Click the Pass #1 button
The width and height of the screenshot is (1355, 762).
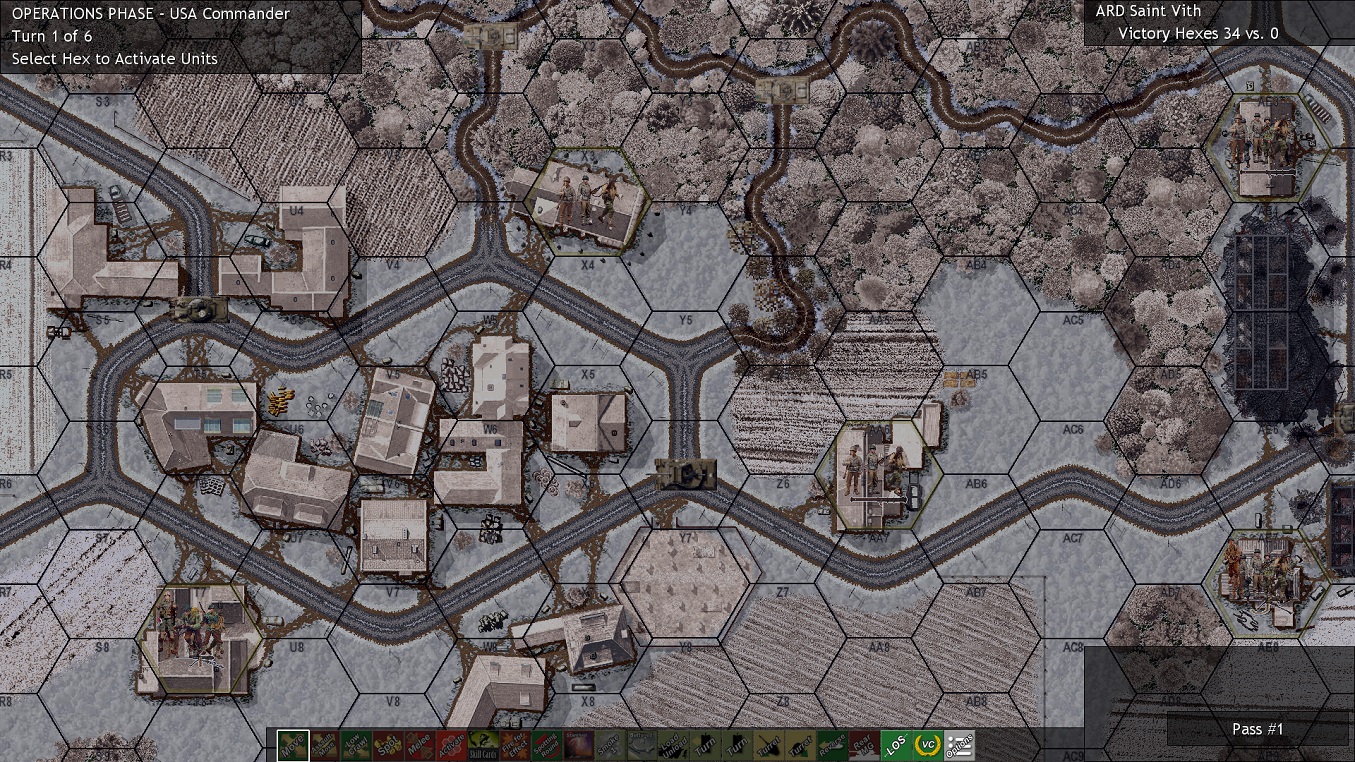(1257, 729)
